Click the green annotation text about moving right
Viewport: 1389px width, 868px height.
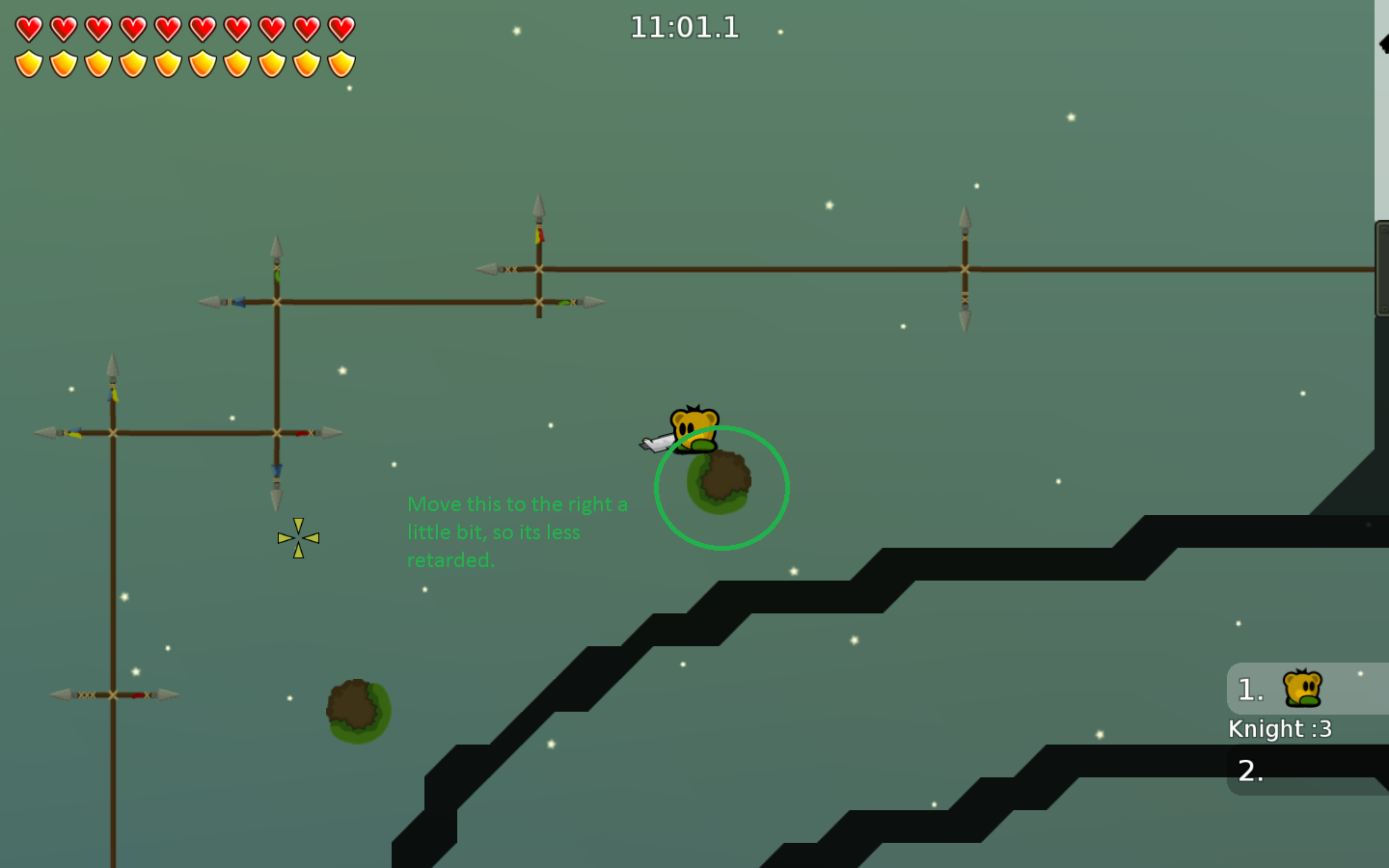(518, 531)
